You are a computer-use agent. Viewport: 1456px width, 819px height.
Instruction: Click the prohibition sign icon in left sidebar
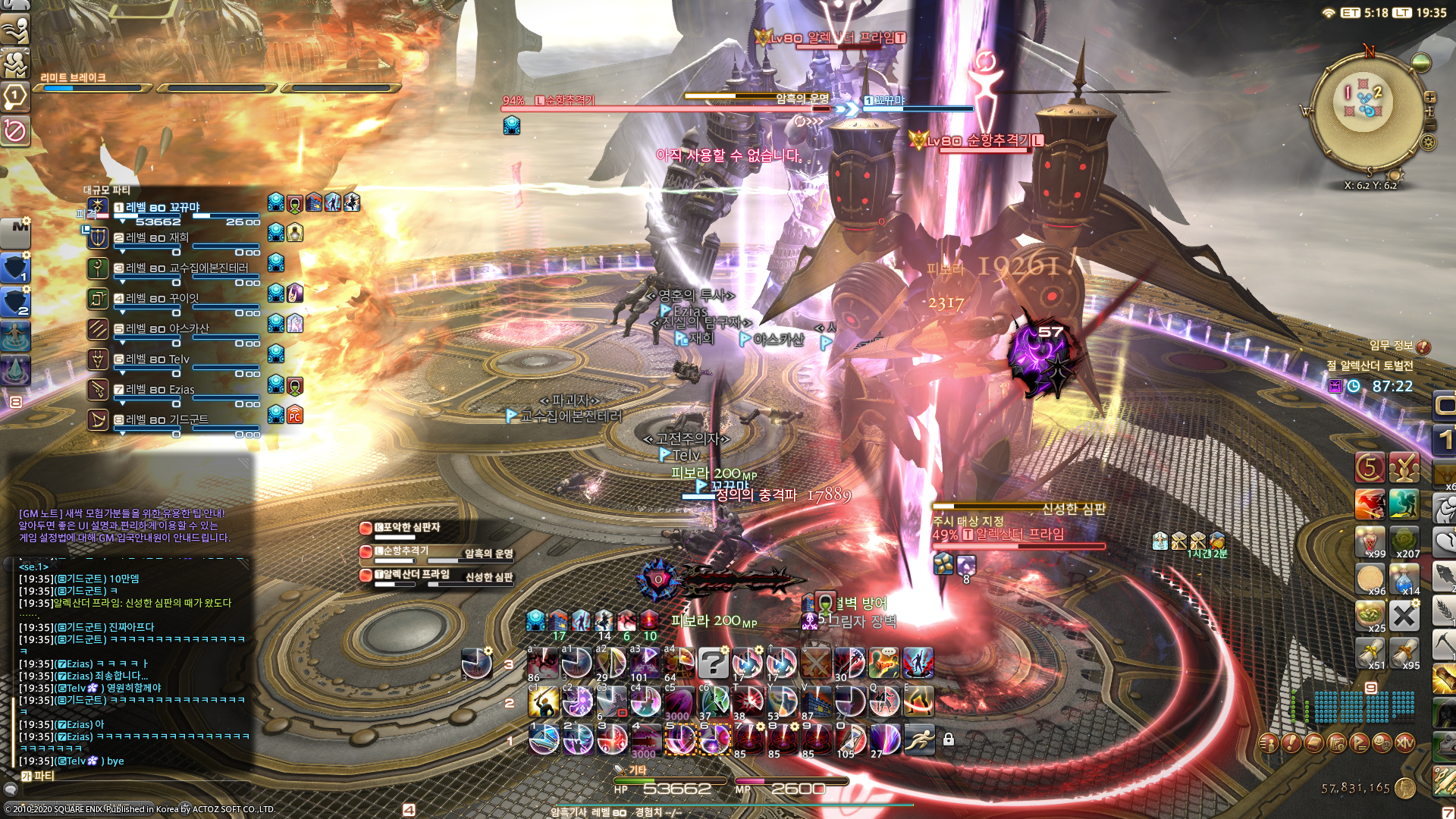pyautogui.click(x=16, y=129)
